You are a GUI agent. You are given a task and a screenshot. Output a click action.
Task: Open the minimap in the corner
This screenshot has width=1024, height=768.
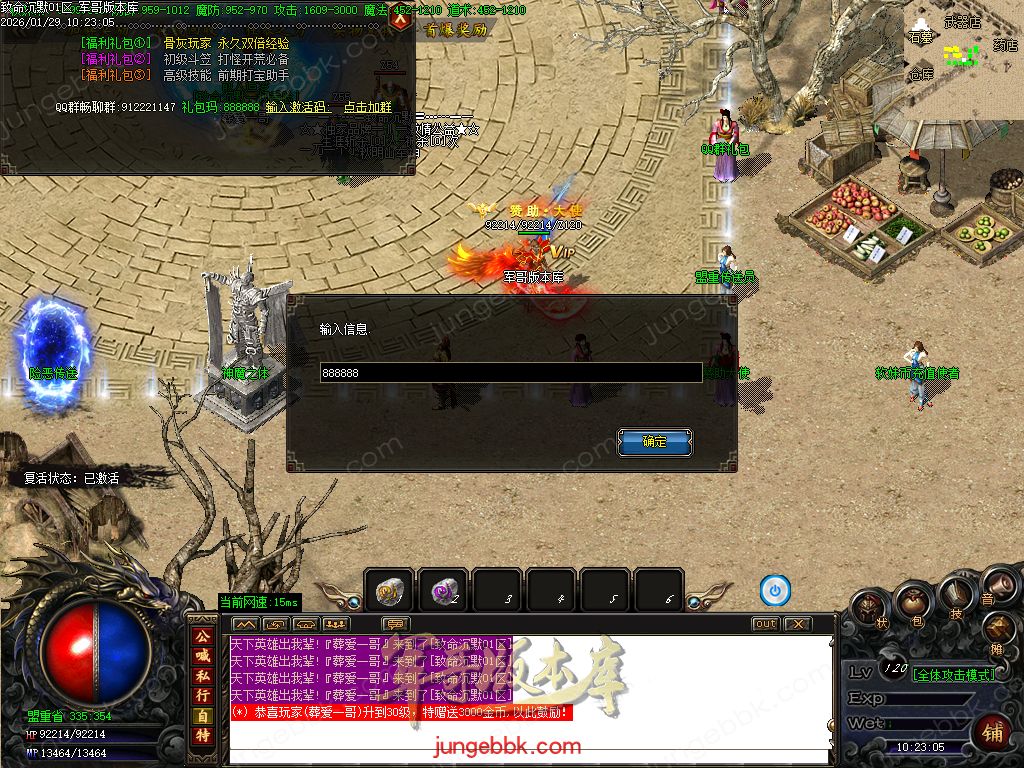coord(964,50)
